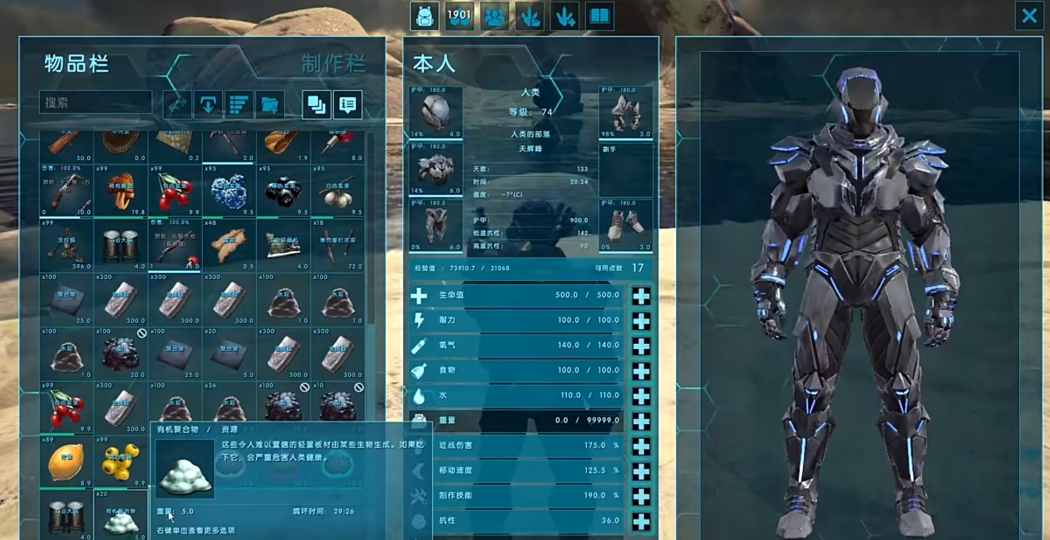Increase the 重量 weight stat
This screenshot has height=540, width=1050.
coord(641,421)
